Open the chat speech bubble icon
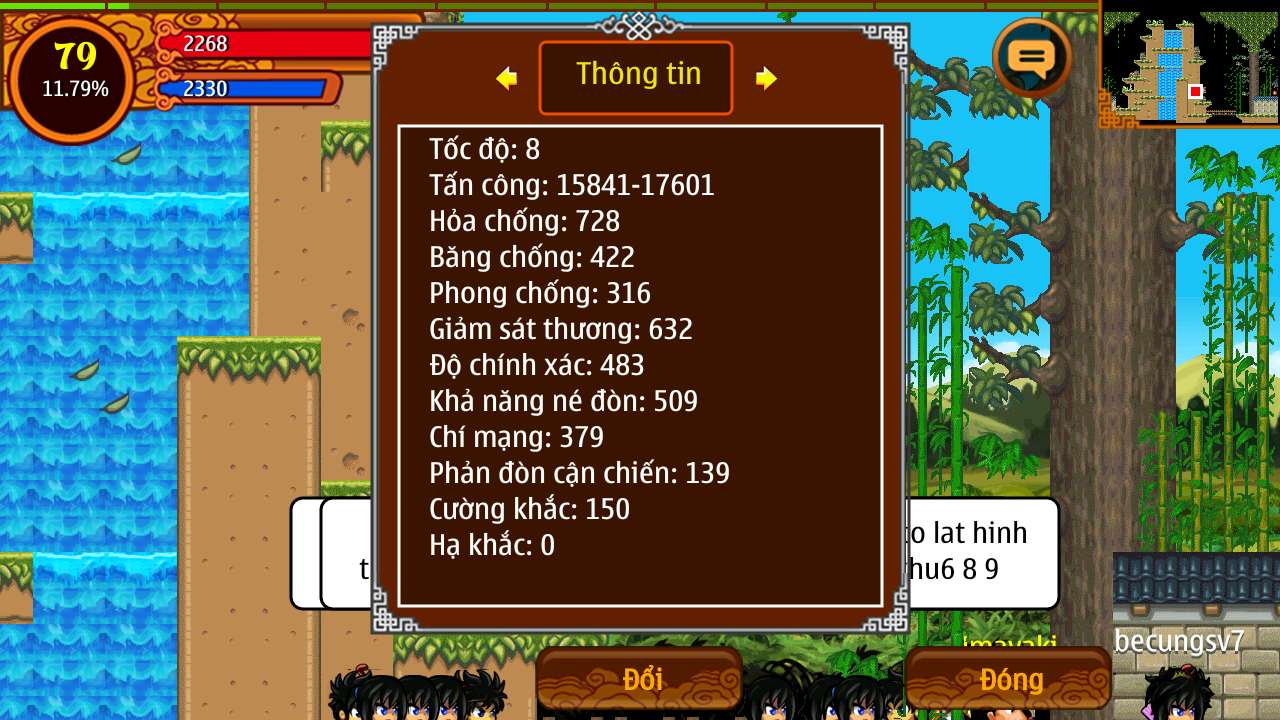 click(1032, 58)
